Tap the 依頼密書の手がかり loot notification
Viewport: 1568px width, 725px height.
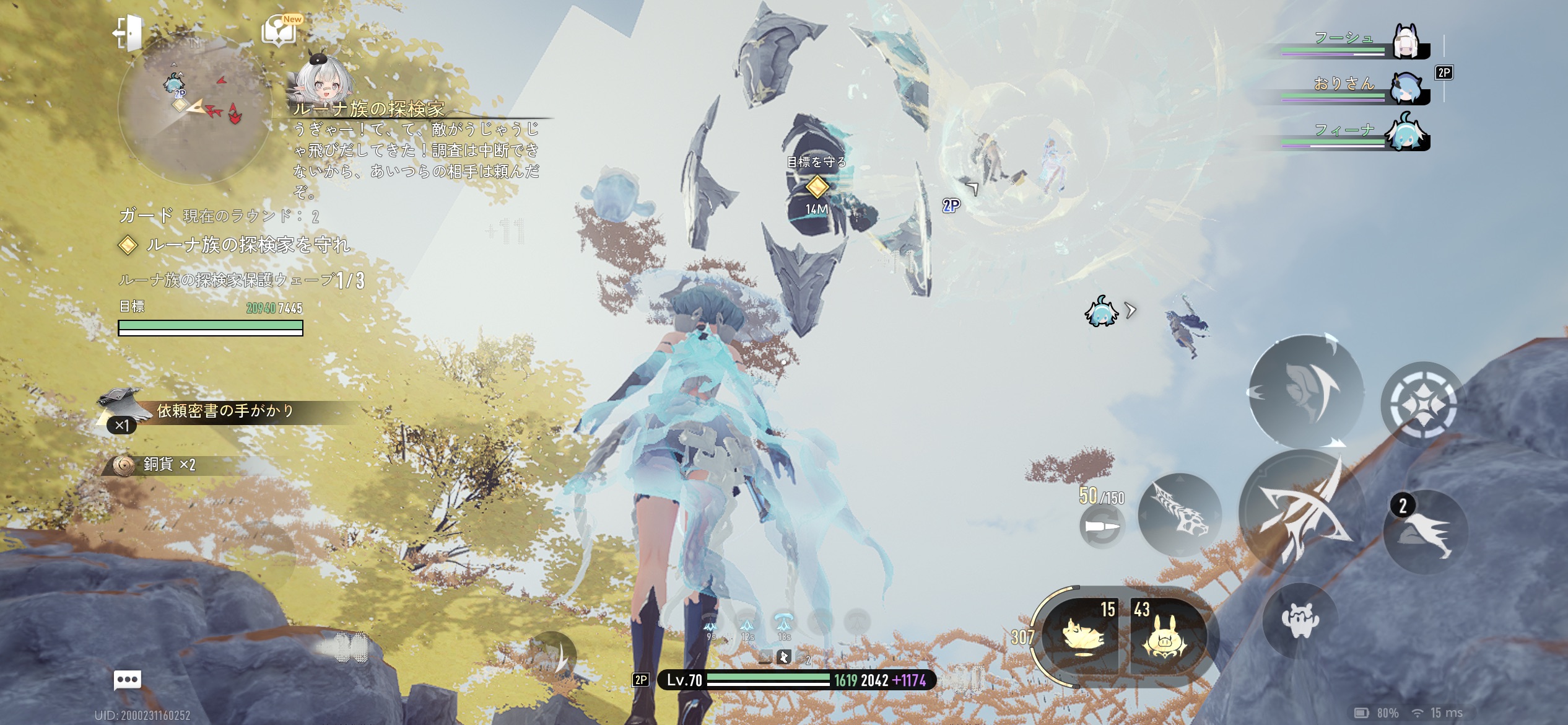[224, 411]
